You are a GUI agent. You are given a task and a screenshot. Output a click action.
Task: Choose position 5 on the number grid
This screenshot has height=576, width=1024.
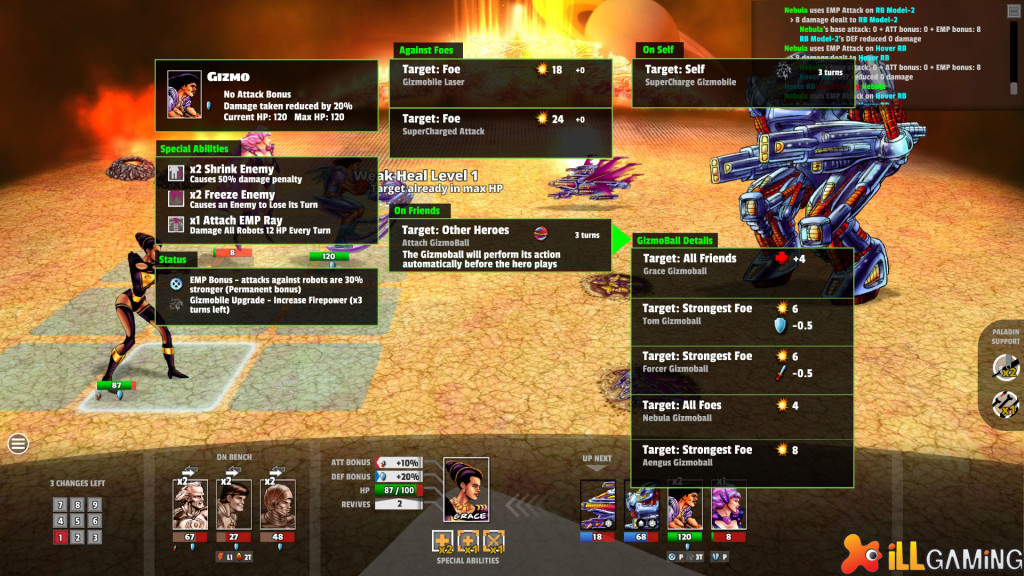click(77, 521)
